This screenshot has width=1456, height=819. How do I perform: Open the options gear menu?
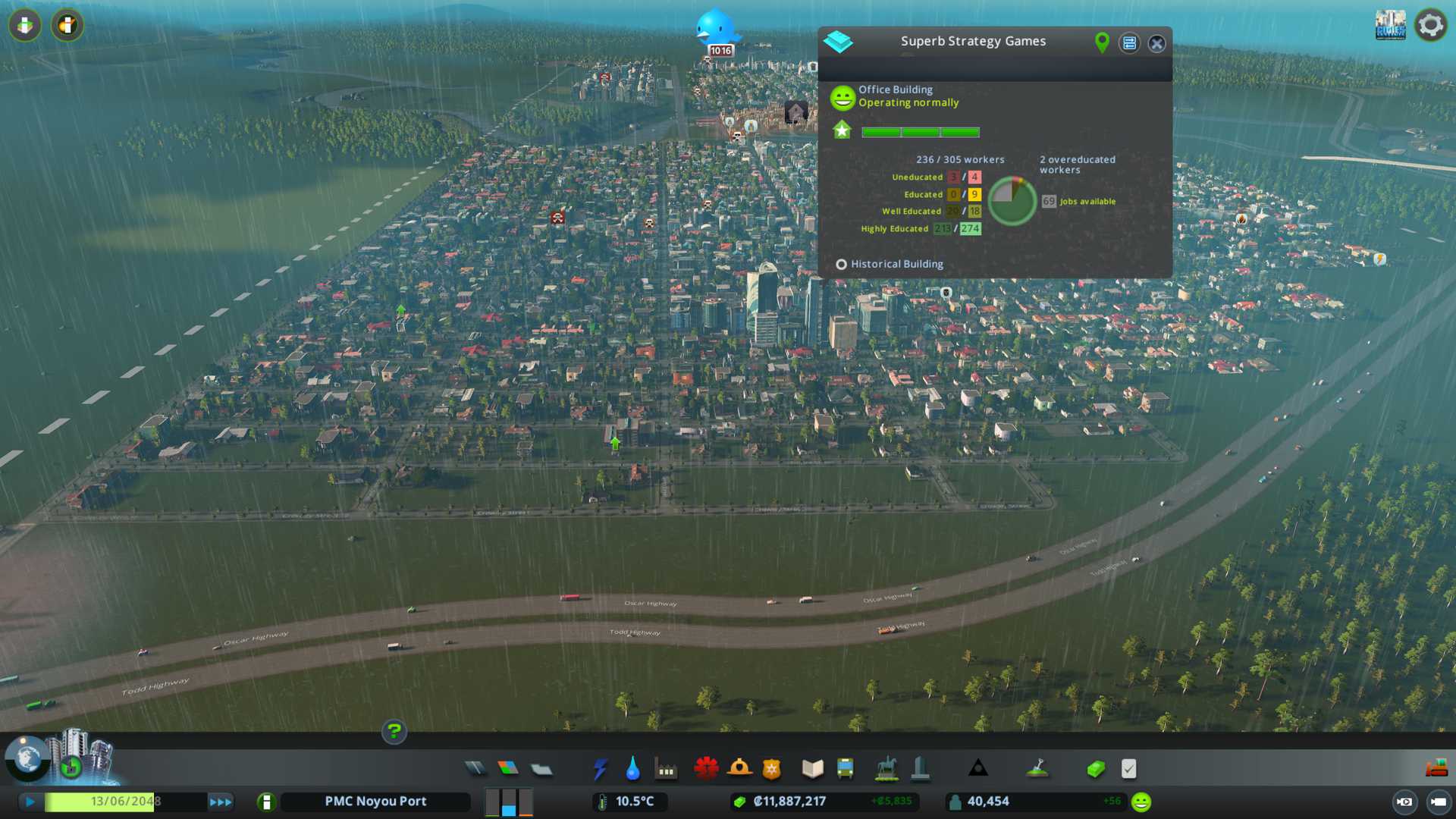(1430, 26)
